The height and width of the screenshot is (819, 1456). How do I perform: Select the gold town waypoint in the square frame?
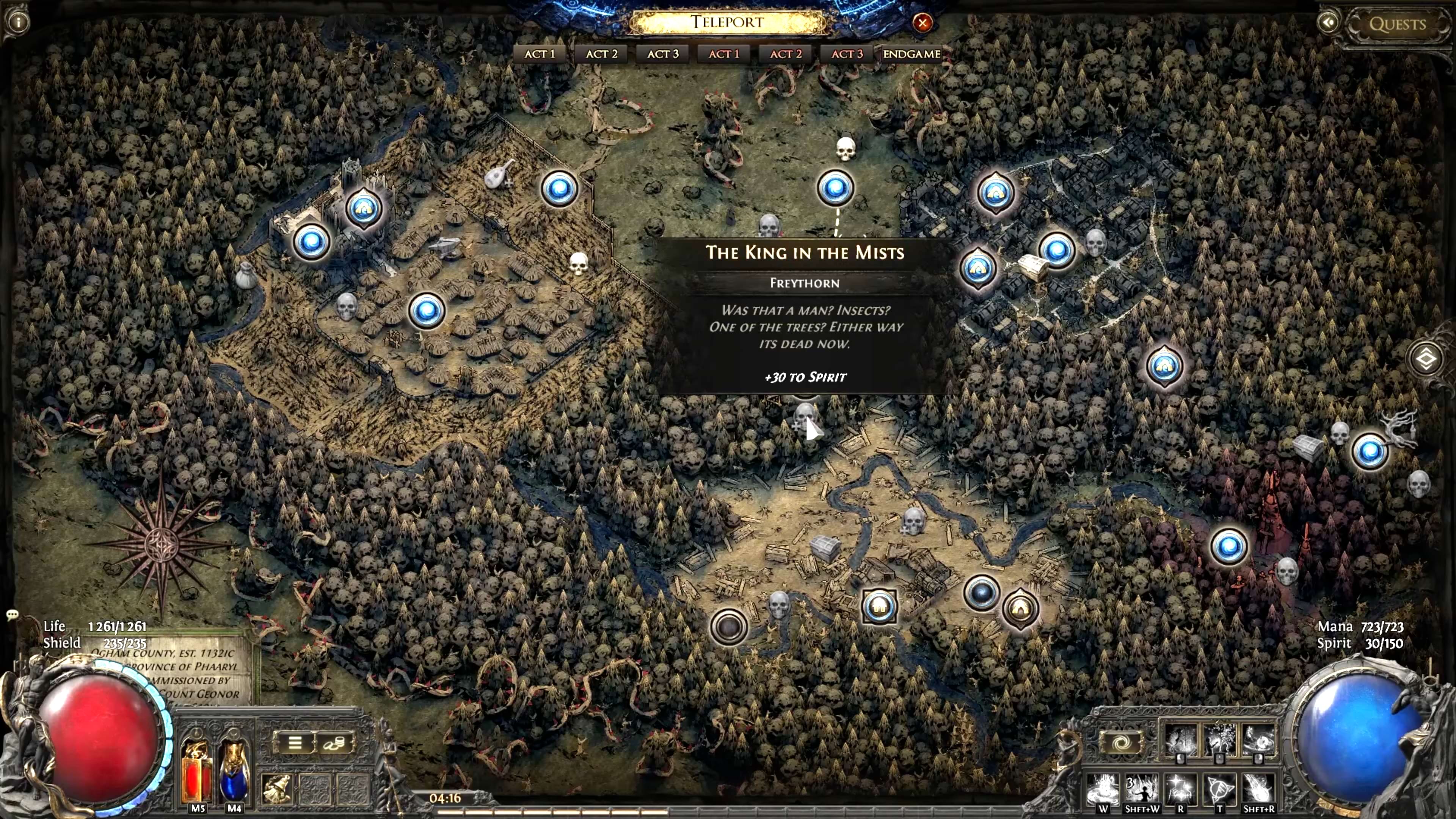(x=879, y=607)
